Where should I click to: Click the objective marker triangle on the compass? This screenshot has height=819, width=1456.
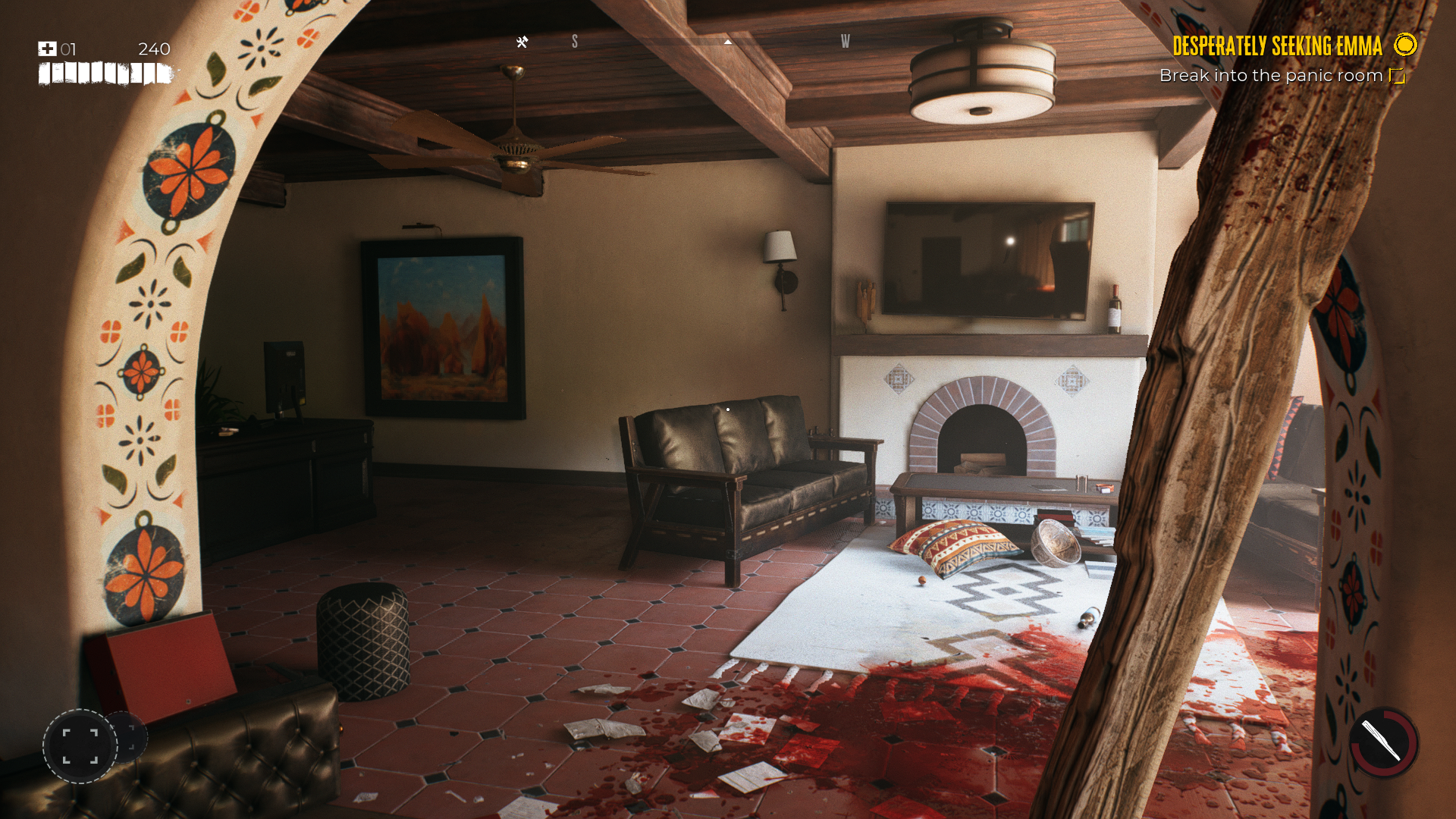[x=729, y=42]
